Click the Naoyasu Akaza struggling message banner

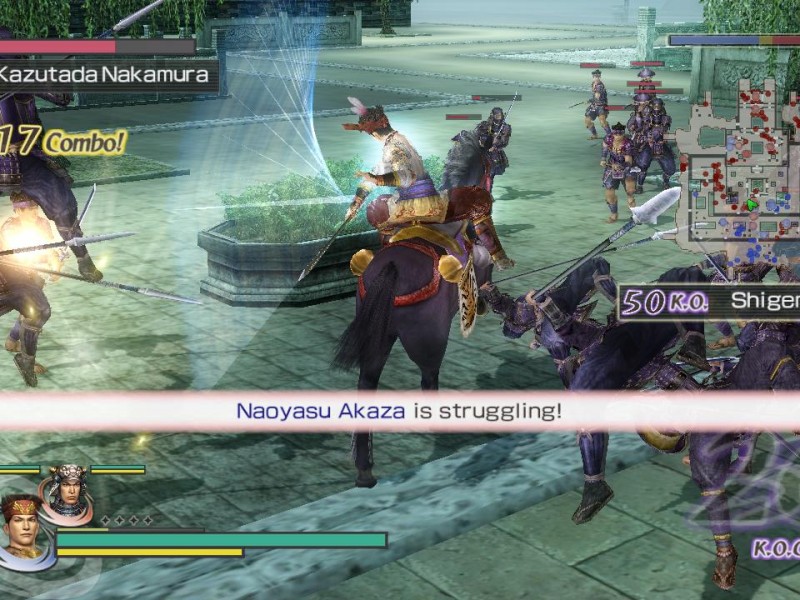[x=399, y=410]
